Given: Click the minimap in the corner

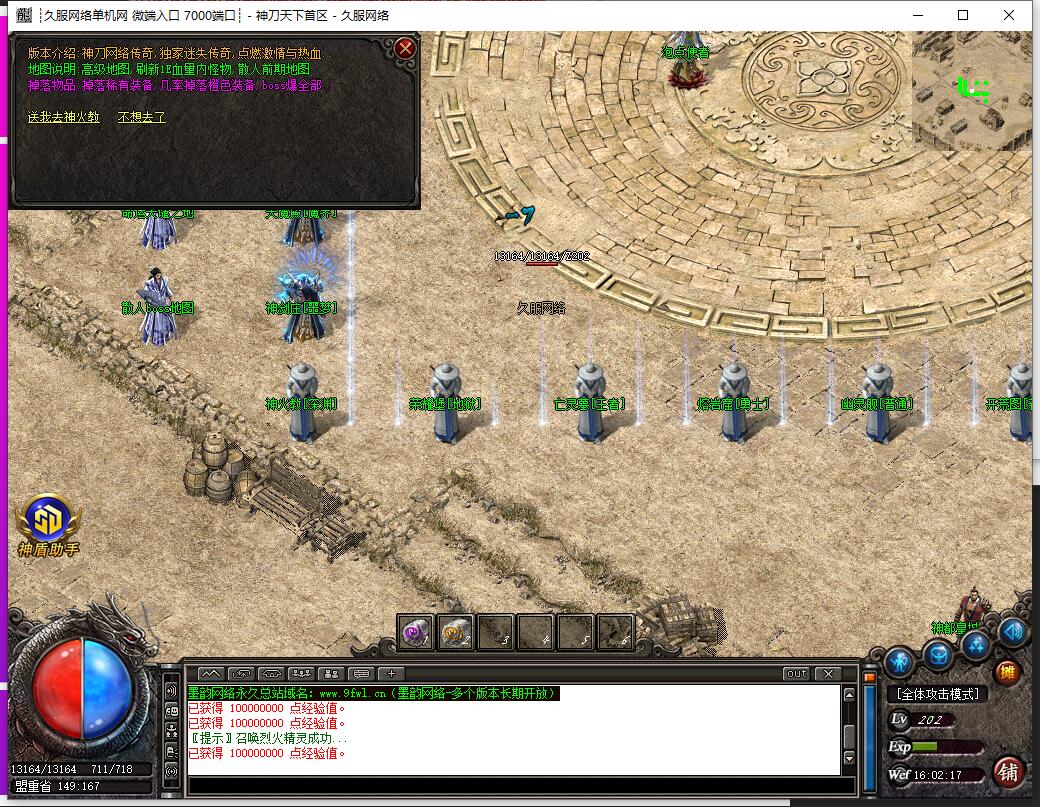Looking at the screenshot, I should point(970,90).
